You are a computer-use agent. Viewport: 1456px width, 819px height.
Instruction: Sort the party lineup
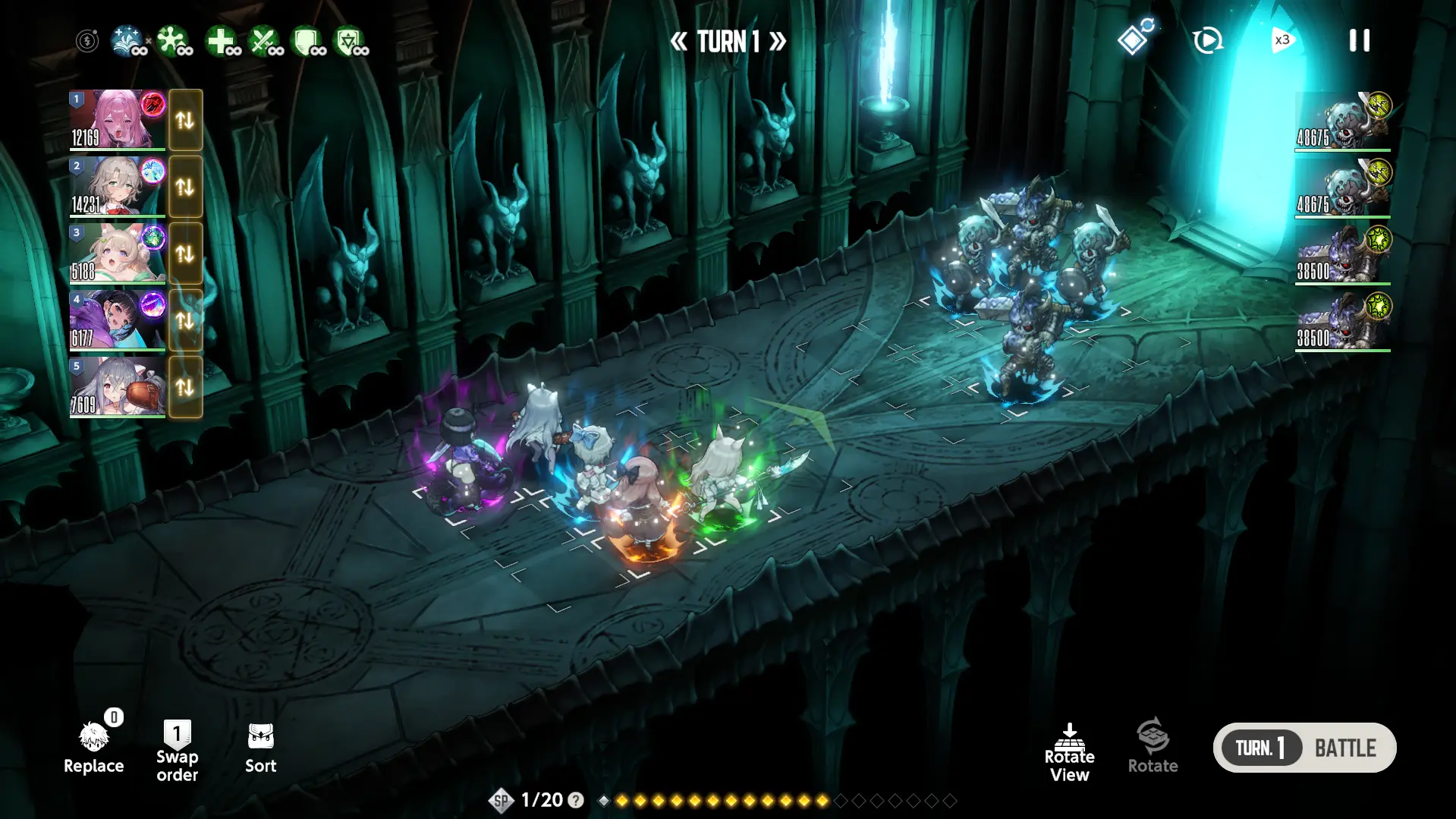click(x=260, y=748)
